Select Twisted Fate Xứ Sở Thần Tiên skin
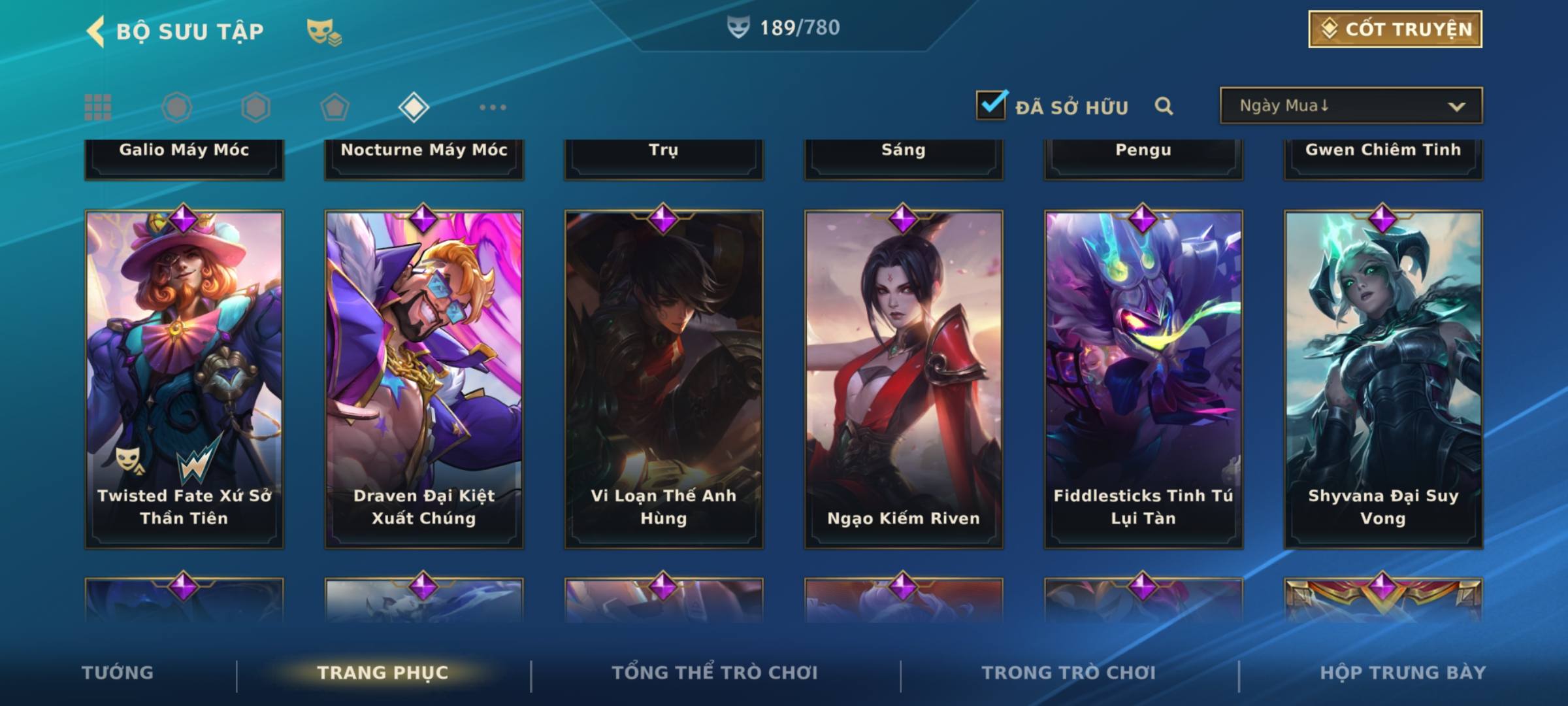 pos(184,379)
